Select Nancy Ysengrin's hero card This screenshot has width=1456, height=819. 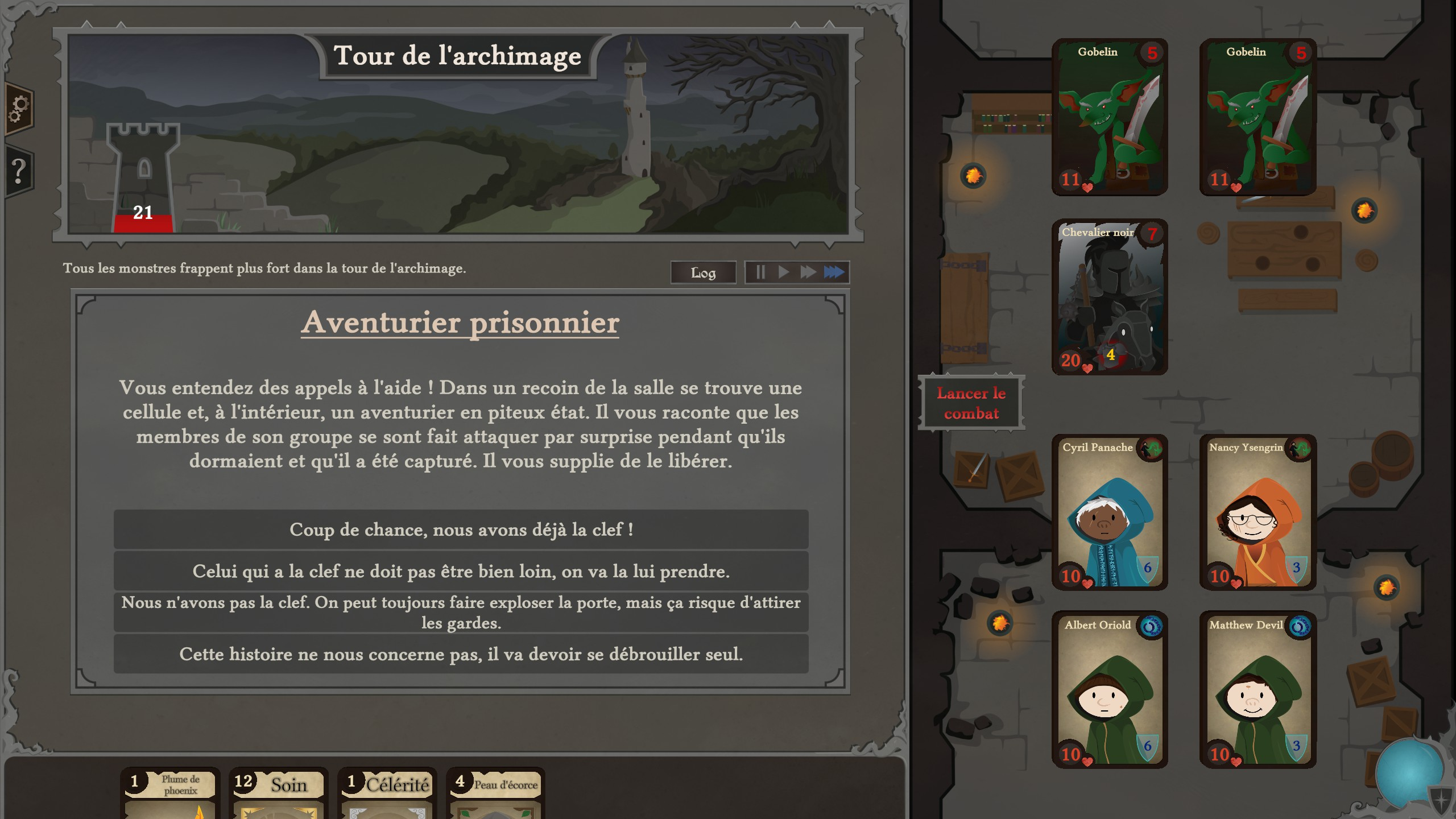[x=1258, y=512]
